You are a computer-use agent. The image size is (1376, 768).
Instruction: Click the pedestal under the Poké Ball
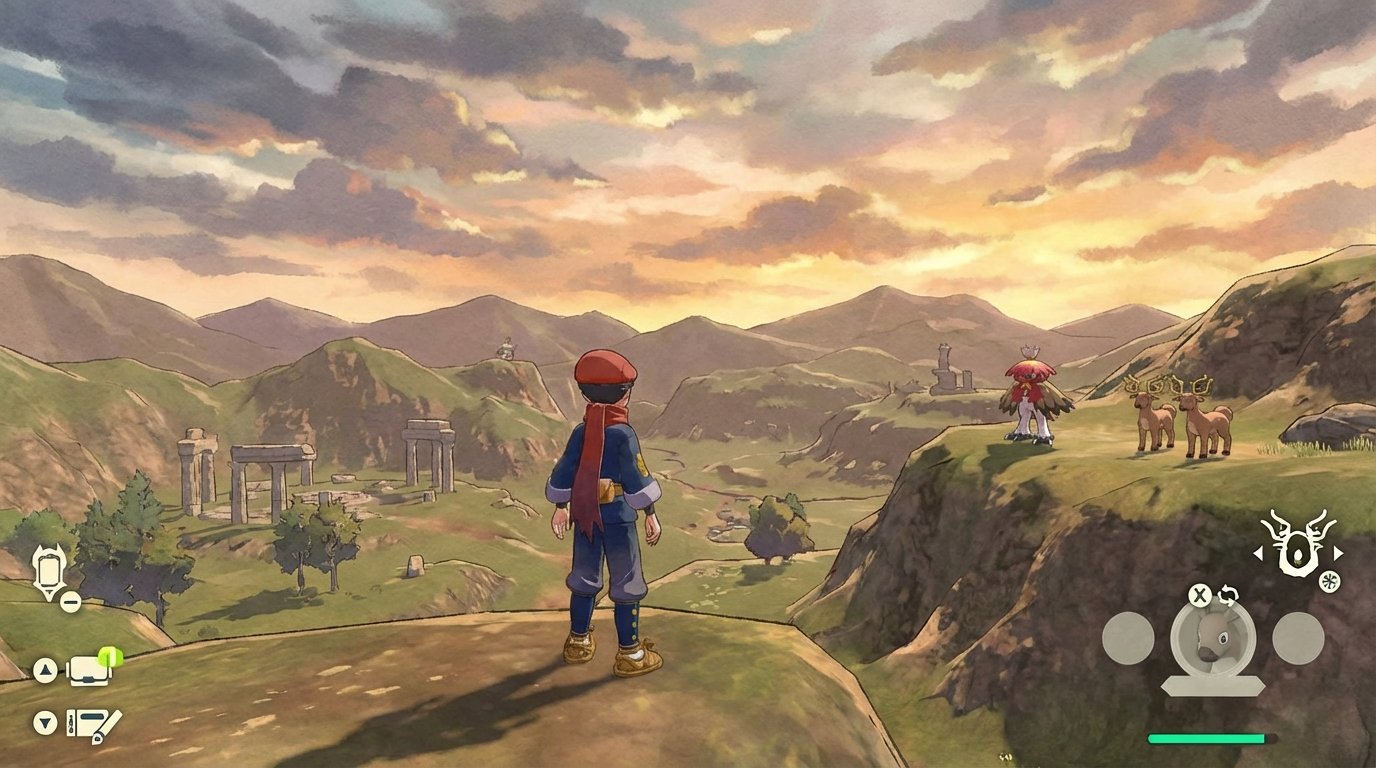click(1212, 685)
